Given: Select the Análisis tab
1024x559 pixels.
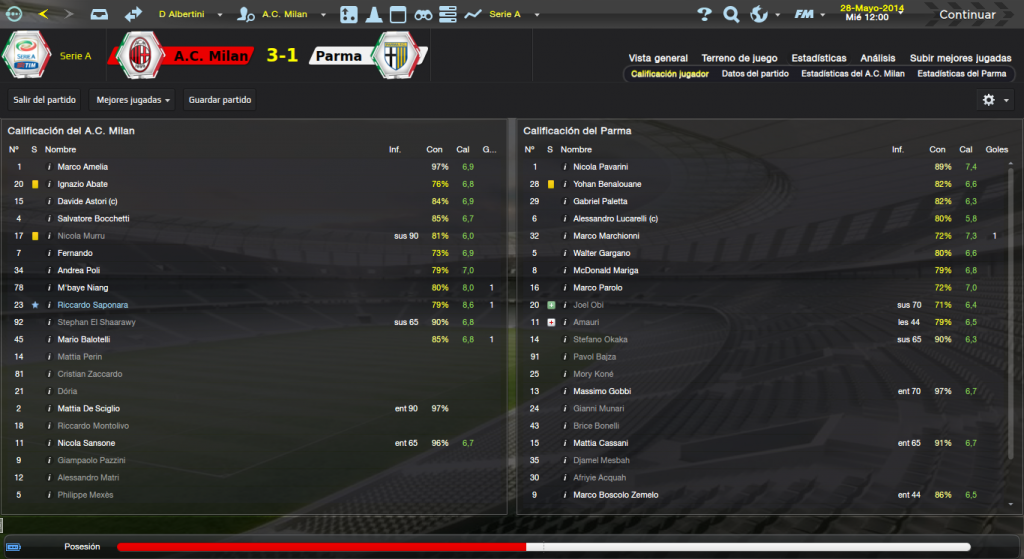Looking at the screenshot, I should coord(877,58).
